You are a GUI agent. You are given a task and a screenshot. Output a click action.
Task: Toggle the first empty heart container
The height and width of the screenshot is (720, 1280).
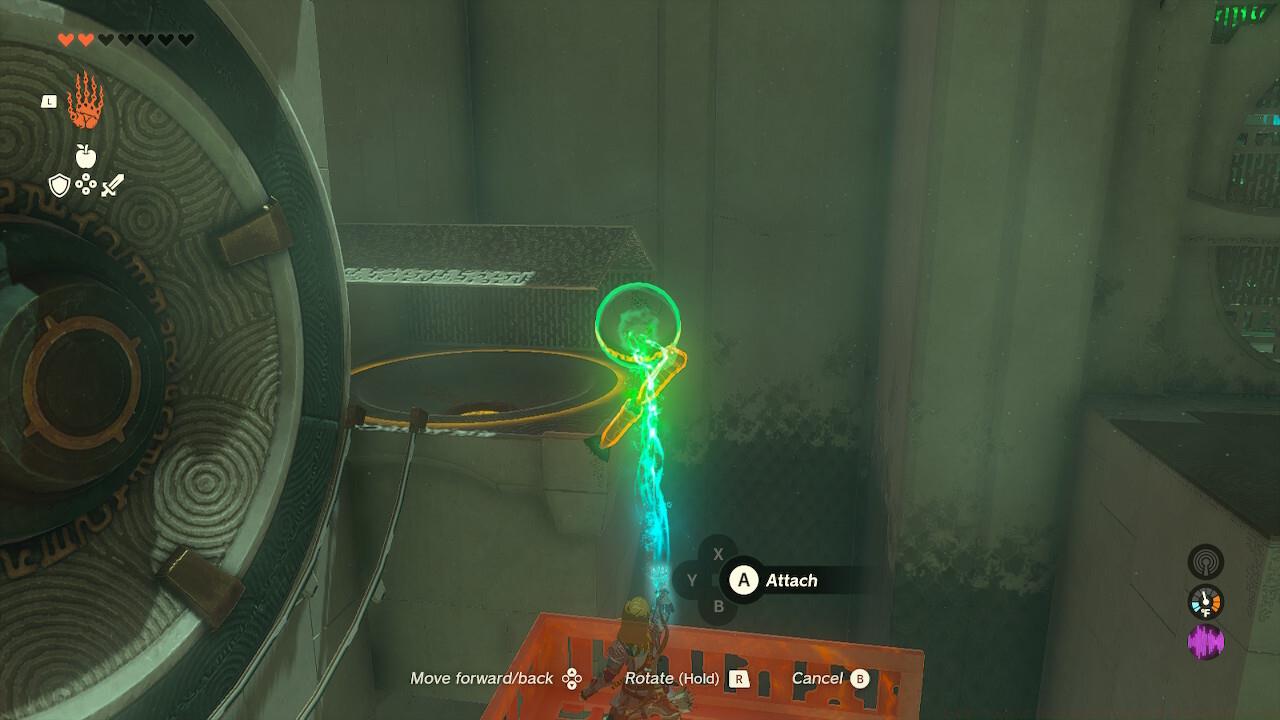[107, 39]
